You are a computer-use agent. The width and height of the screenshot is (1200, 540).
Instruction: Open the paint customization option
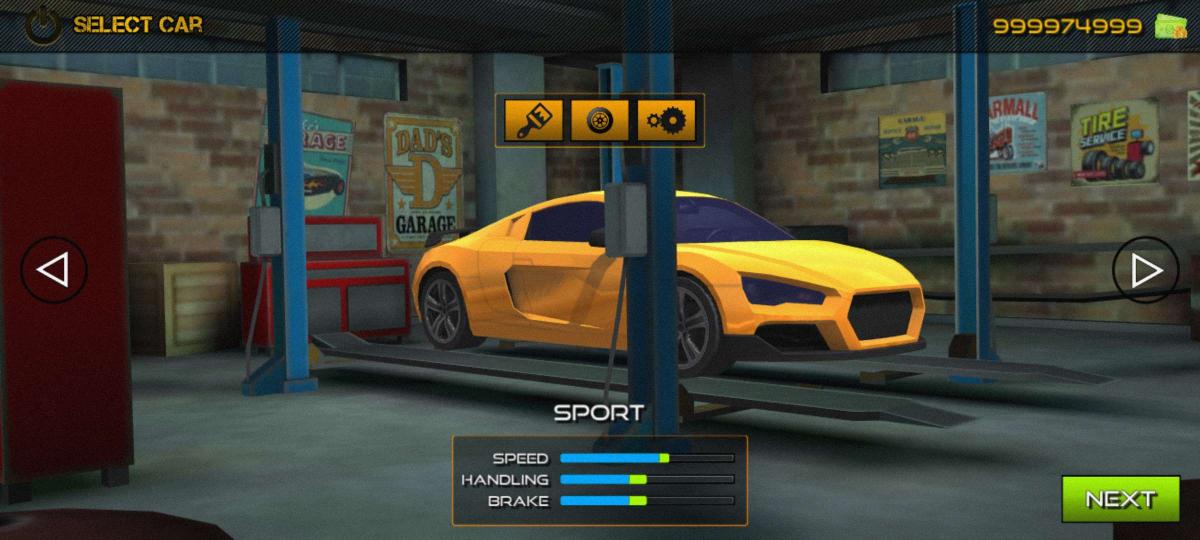tap(534, 121)
